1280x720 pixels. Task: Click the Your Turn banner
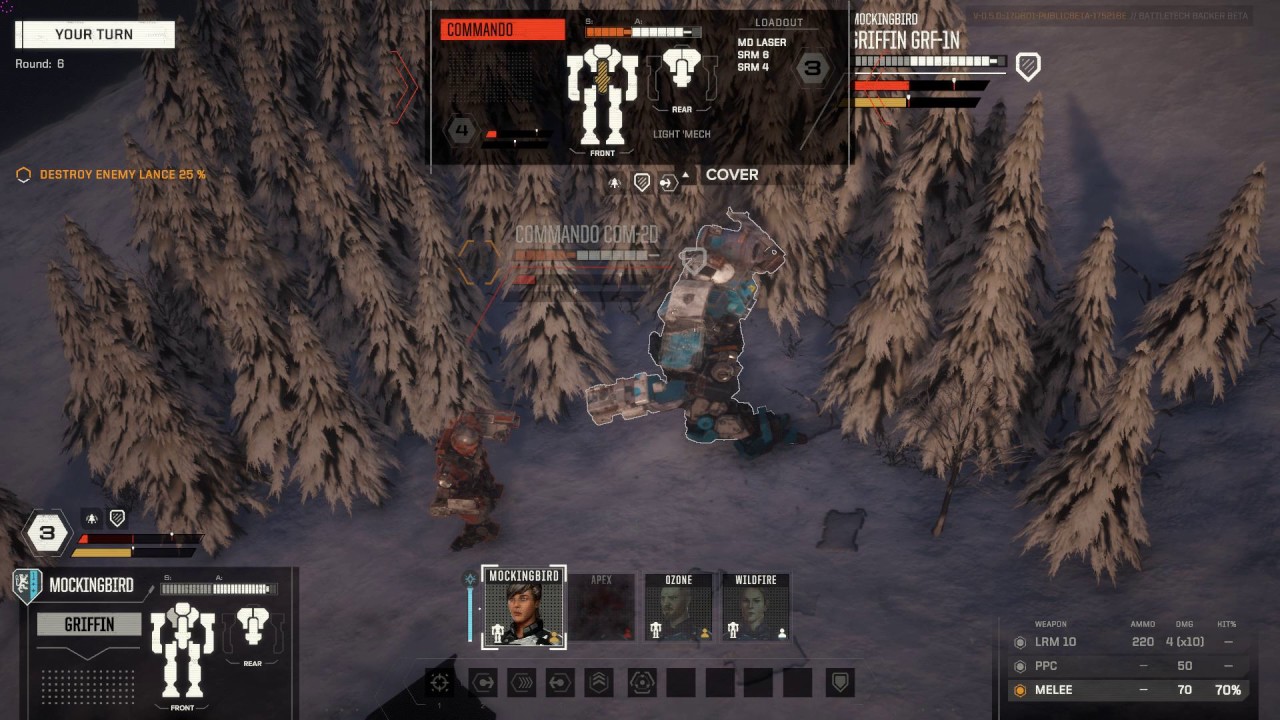pos(95,35)
